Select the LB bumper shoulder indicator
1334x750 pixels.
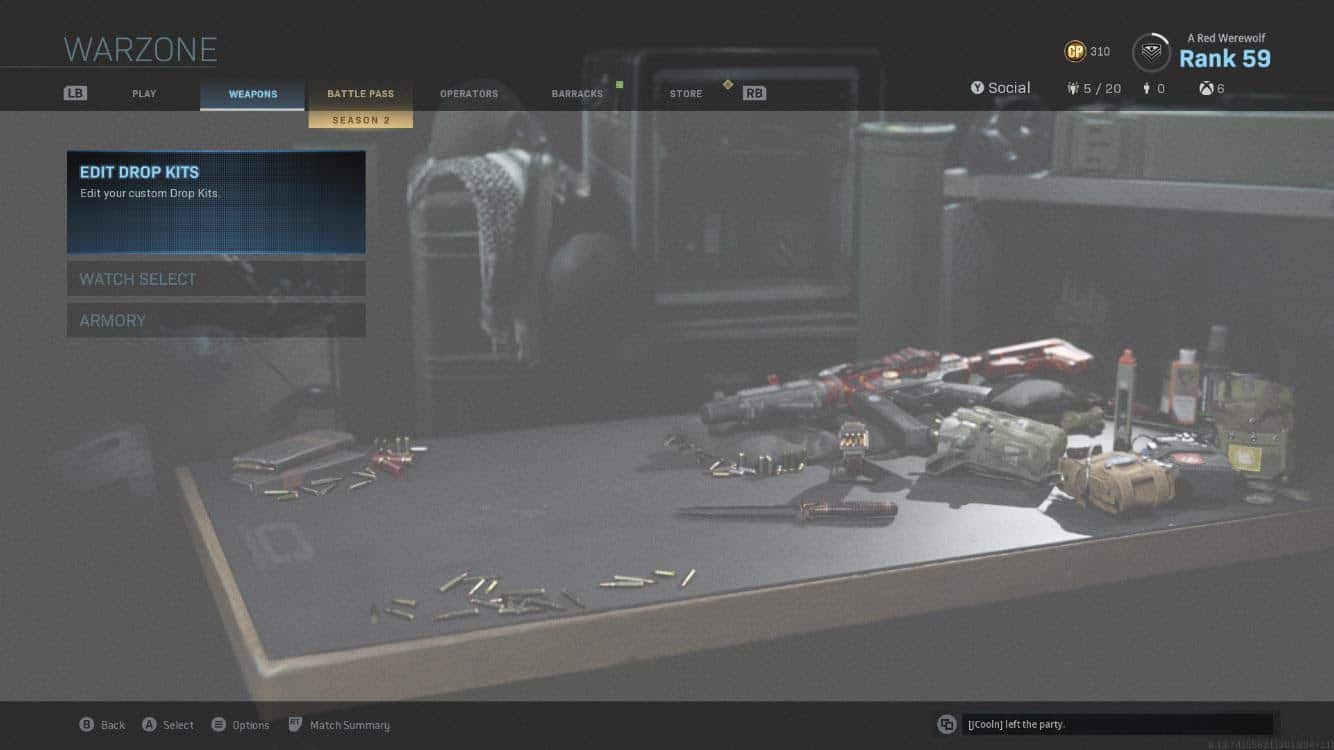click(75, 91)
